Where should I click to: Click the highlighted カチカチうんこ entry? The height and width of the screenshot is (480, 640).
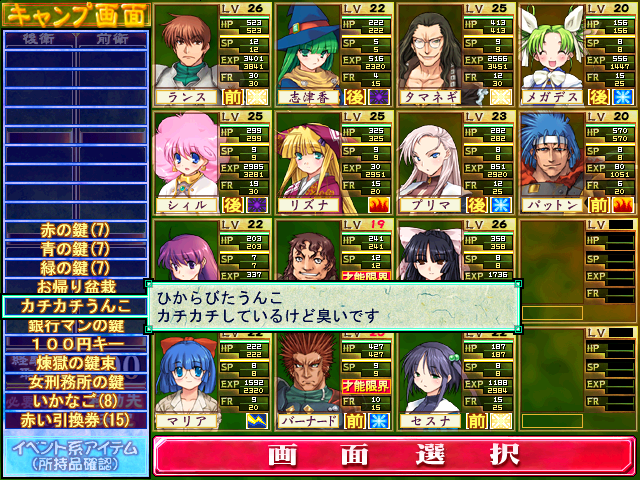coord(75,305)
